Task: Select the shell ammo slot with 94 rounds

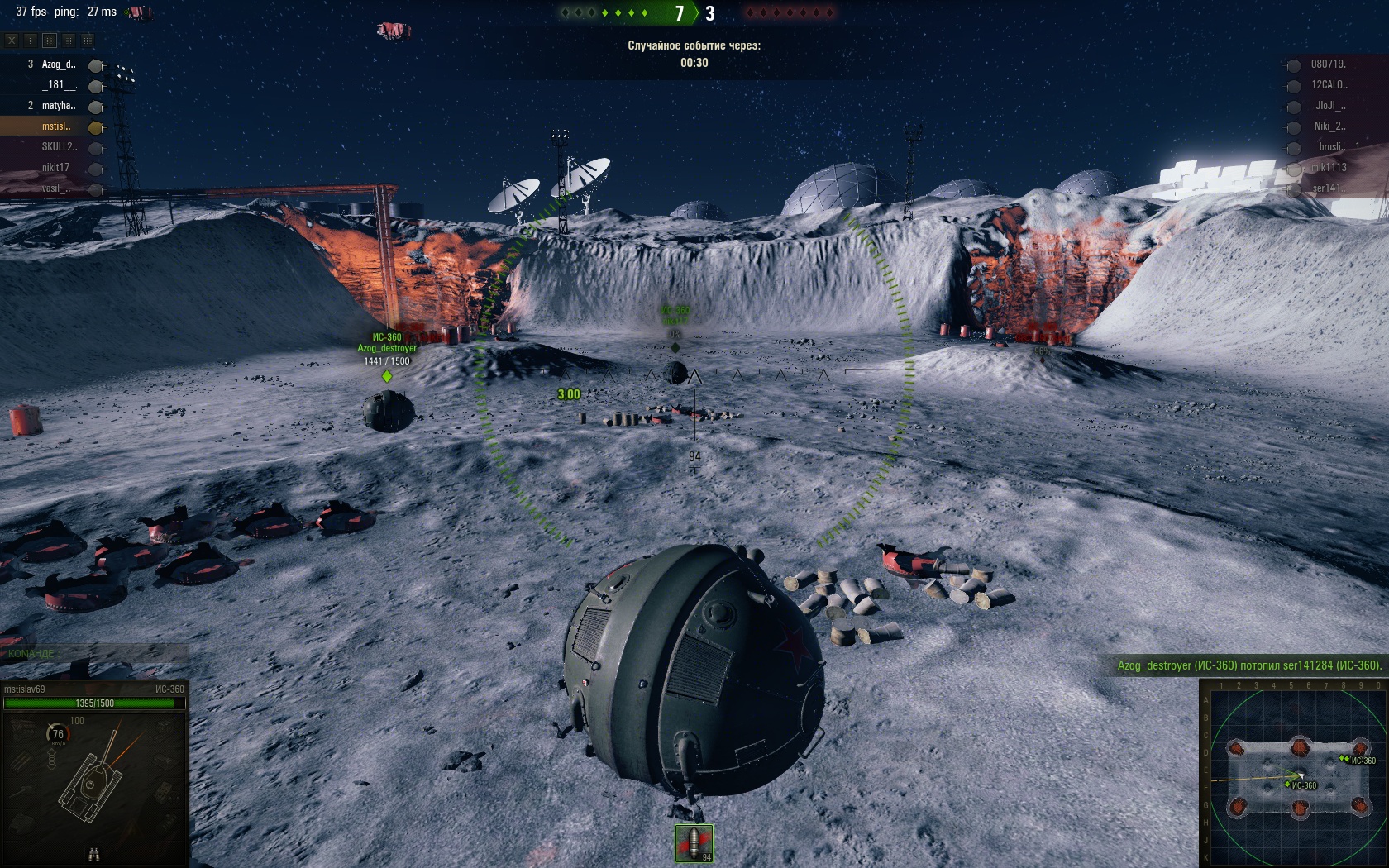Action: 694,843
